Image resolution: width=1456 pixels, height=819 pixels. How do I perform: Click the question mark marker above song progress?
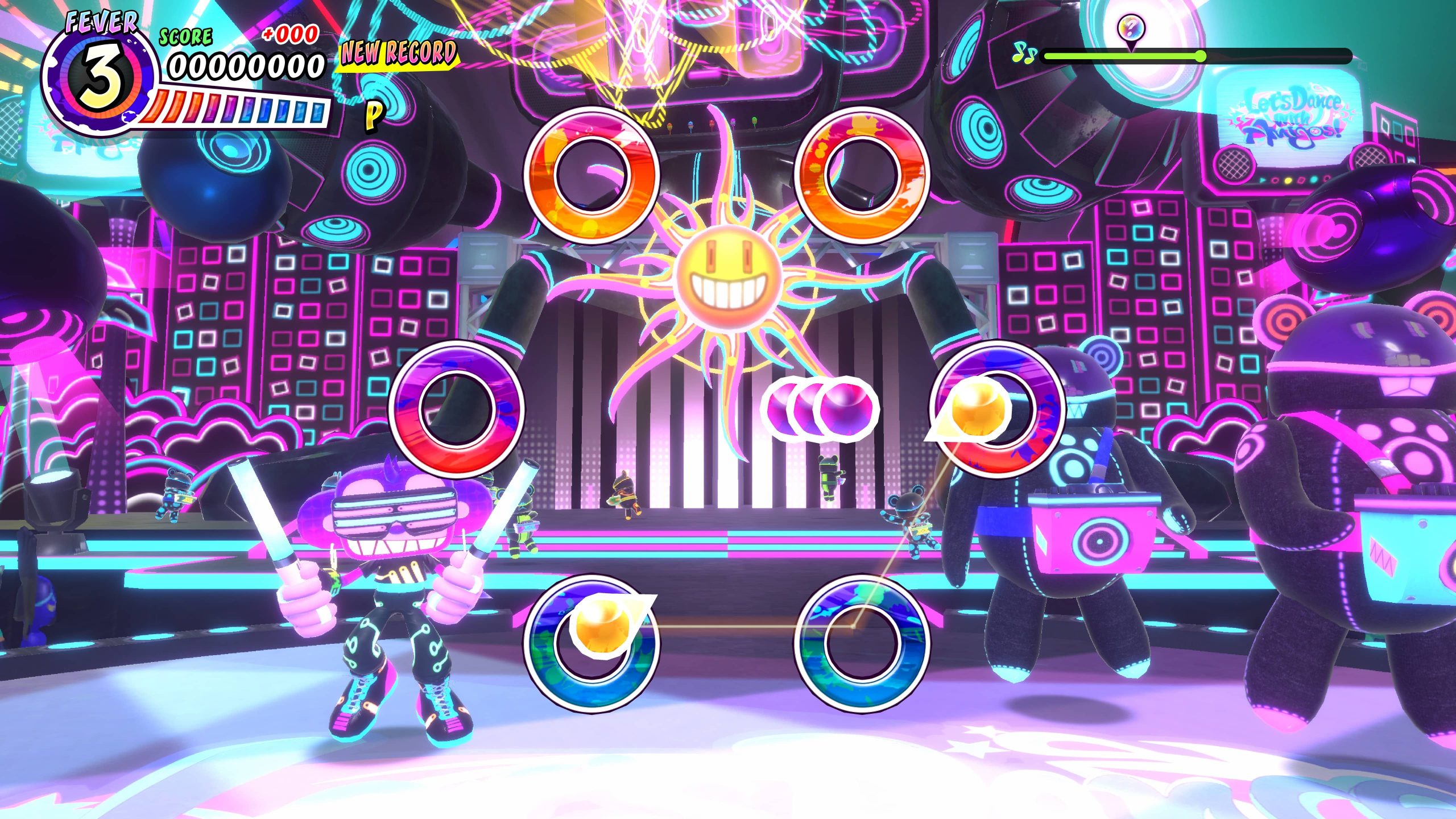[1131, 27]
